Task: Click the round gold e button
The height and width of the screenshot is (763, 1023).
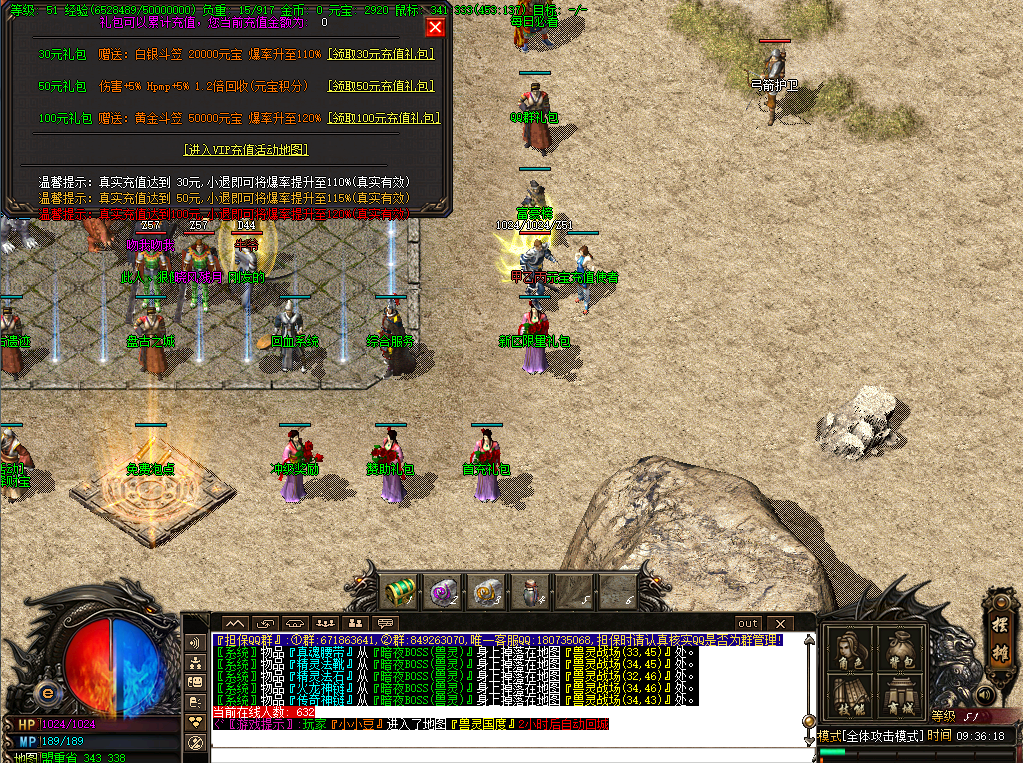Action: 46,693
